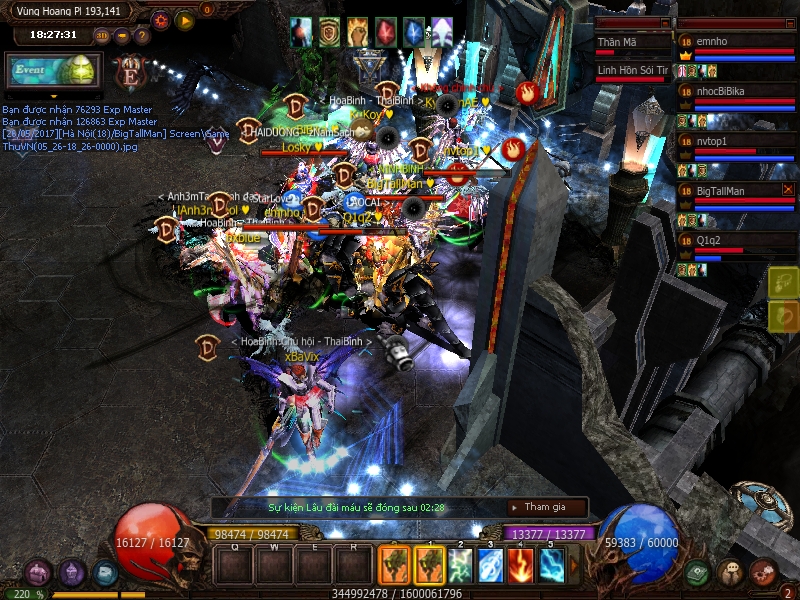Select party member nhocBiBika

pyautogui.click(x=737, y=92)
